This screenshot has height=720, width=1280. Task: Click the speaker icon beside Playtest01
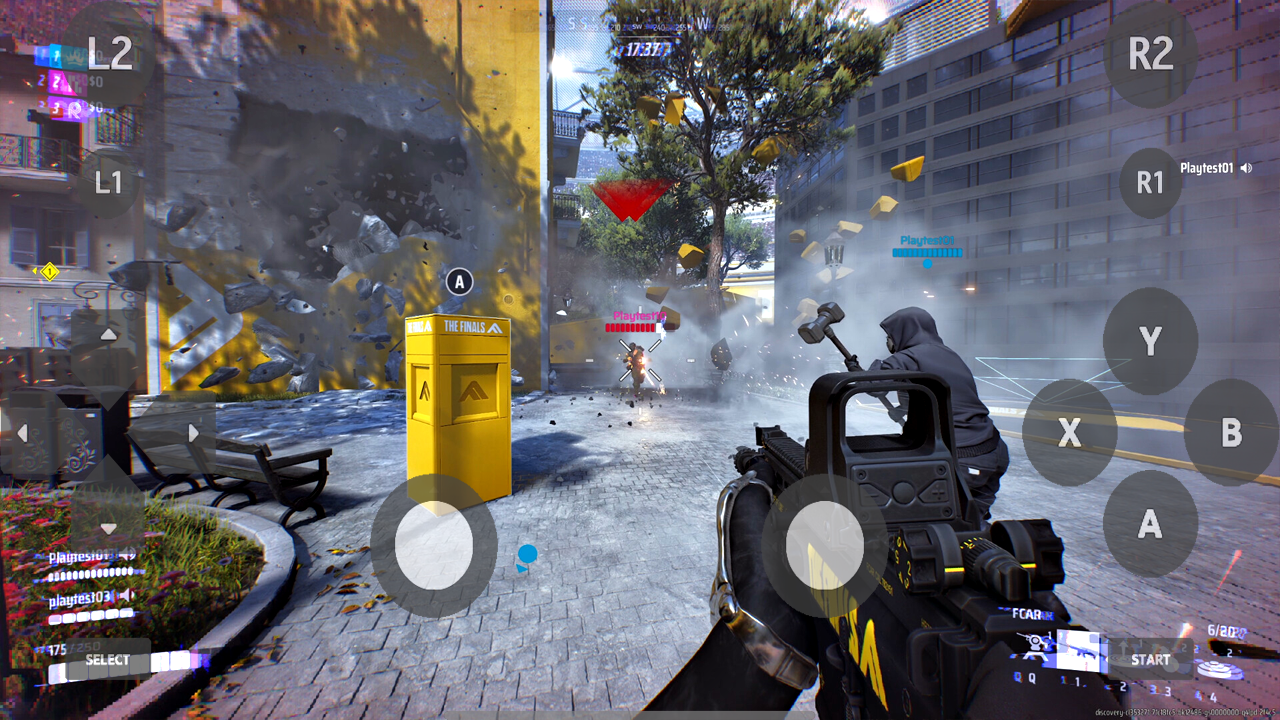pyautogui.click(x=1246, y=168)
